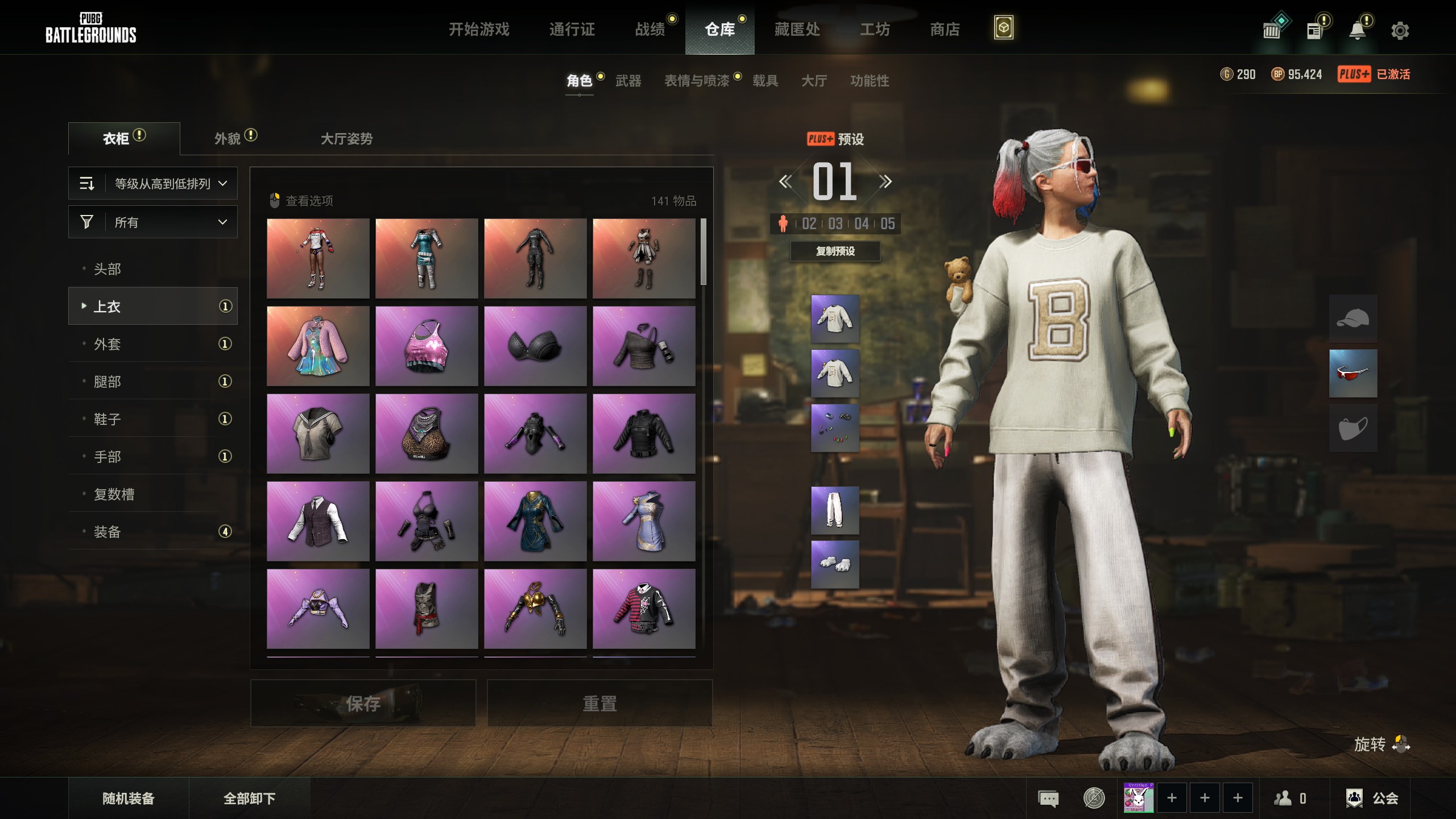Open the 开始游戏 start game menu
This screenshot has width=1456, height=819.
[x=479, y=29]
